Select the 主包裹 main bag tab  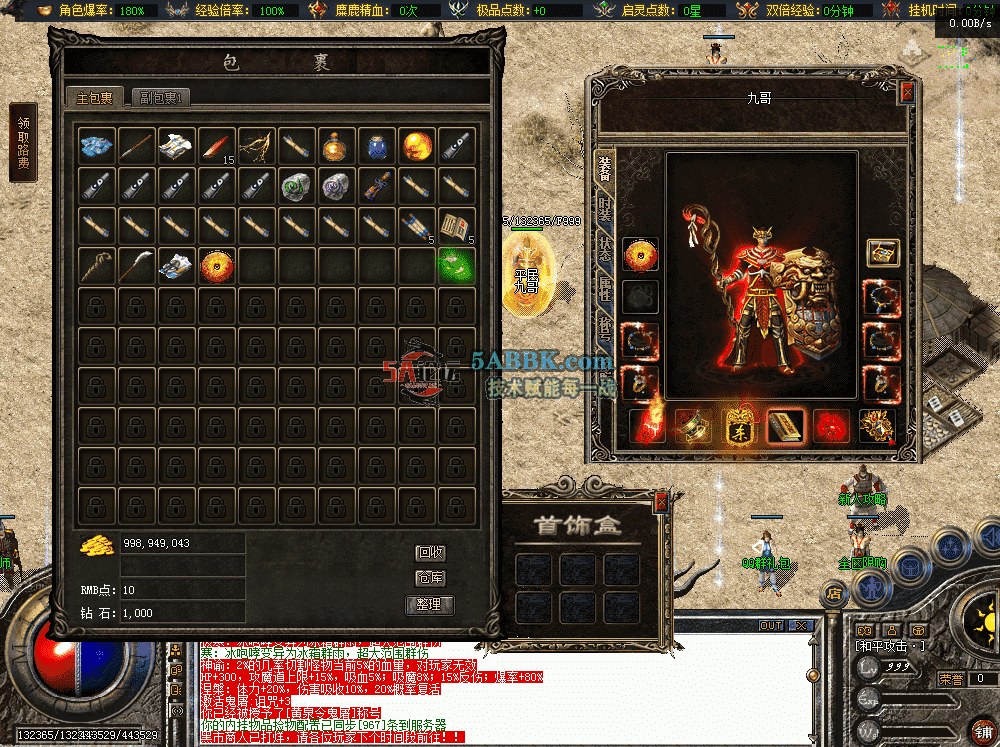click(x=95, y=97)
